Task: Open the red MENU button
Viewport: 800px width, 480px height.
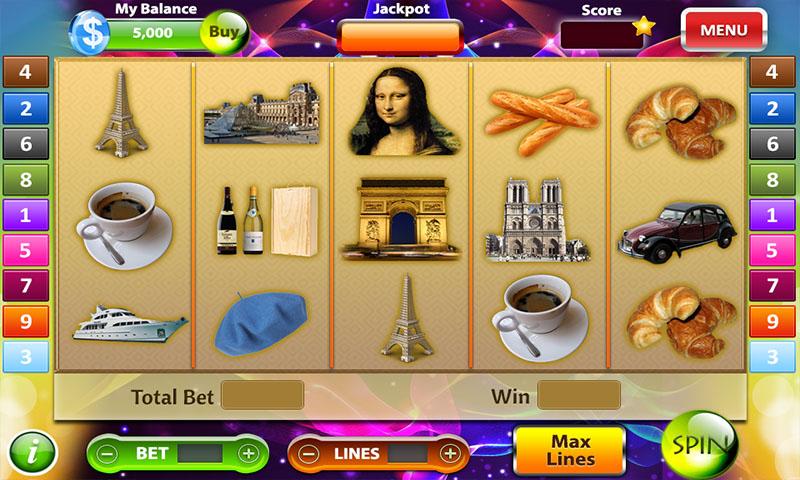Action: point(723,30)
